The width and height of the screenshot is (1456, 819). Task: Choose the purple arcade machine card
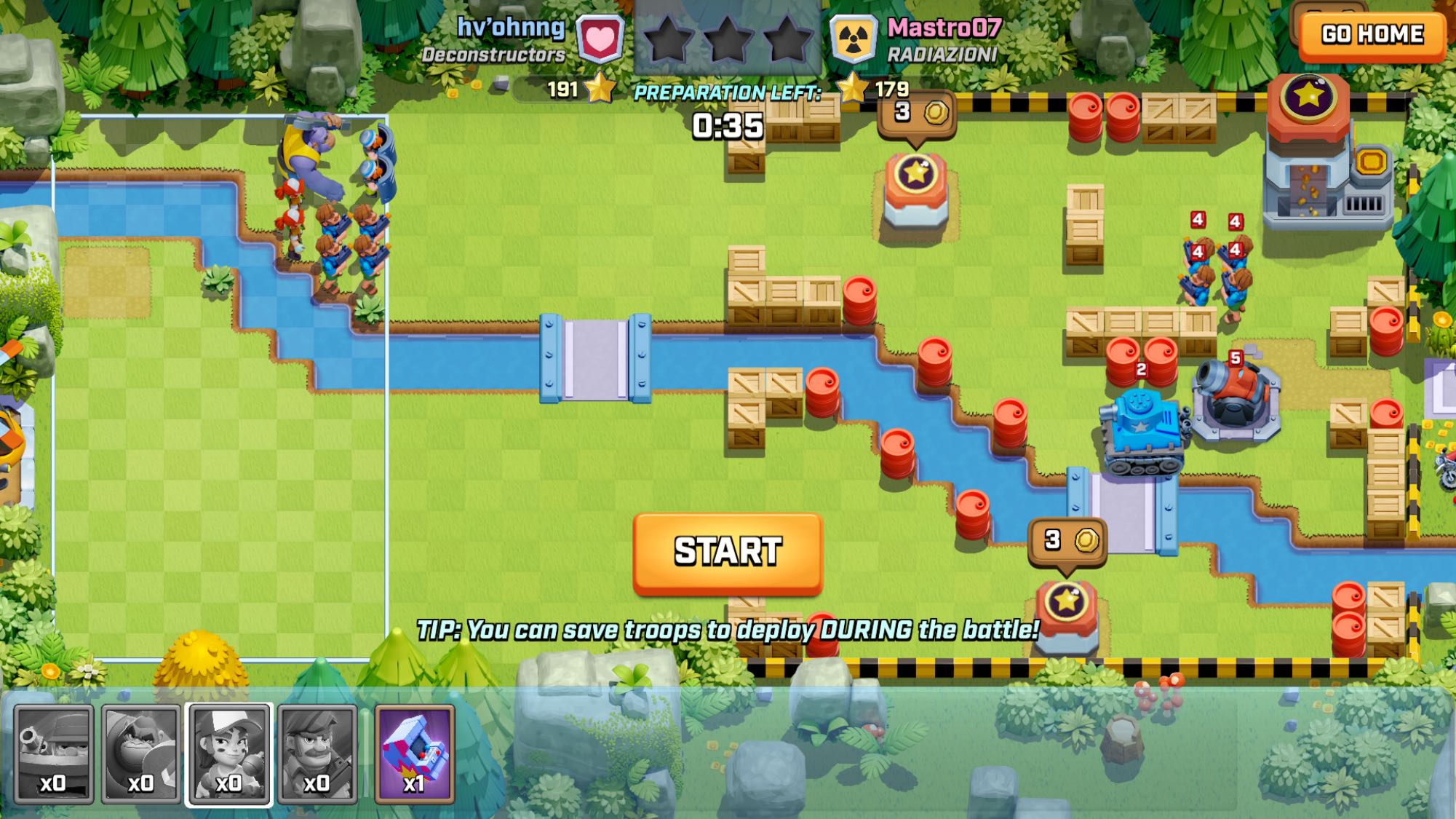pyautogui.click(x=415, y=753)
